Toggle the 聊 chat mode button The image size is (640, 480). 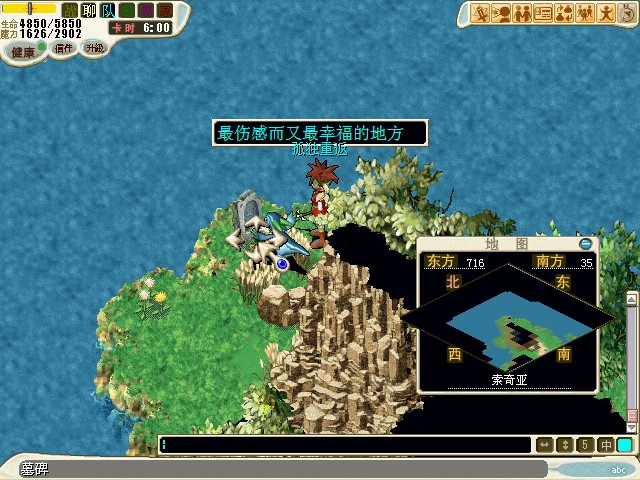[88, 10]
